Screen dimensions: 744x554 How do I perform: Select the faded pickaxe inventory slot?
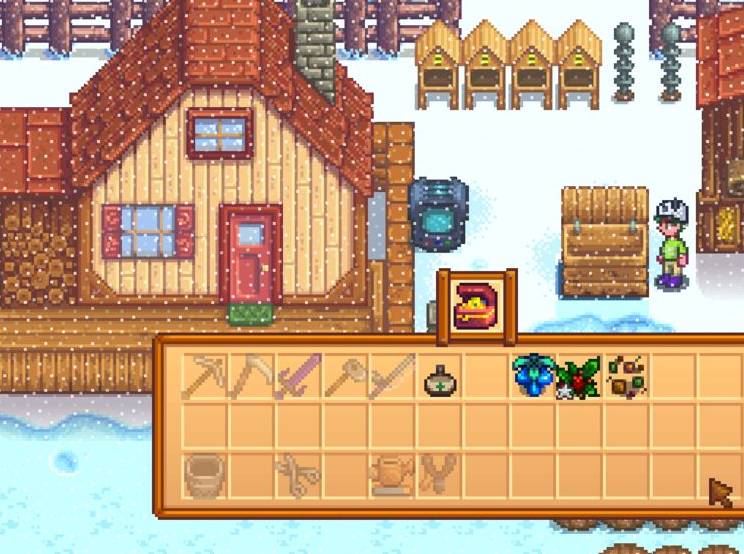pos(205,377)
